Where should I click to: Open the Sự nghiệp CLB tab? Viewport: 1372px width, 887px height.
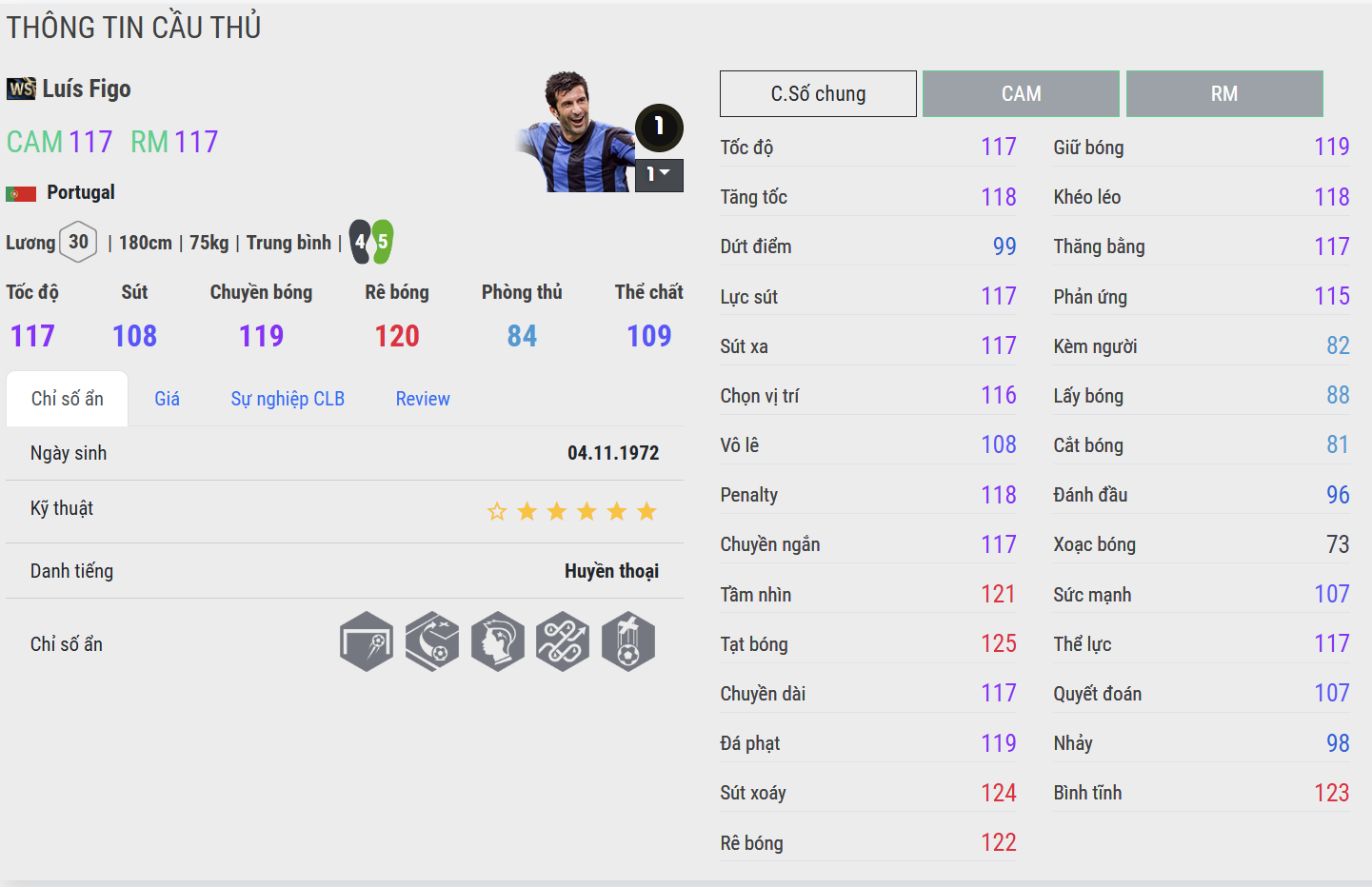point(288,399)
